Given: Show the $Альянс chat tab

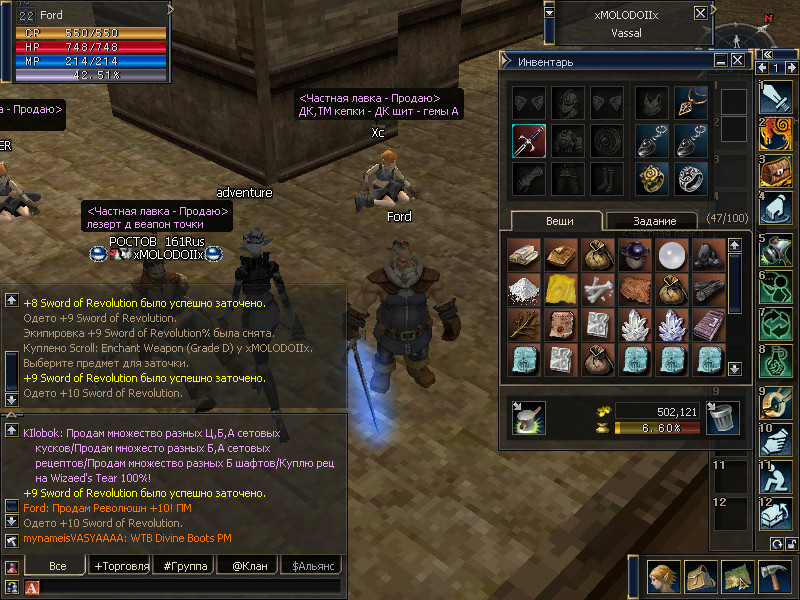Looking at the screenshot, I should point(313,566).
